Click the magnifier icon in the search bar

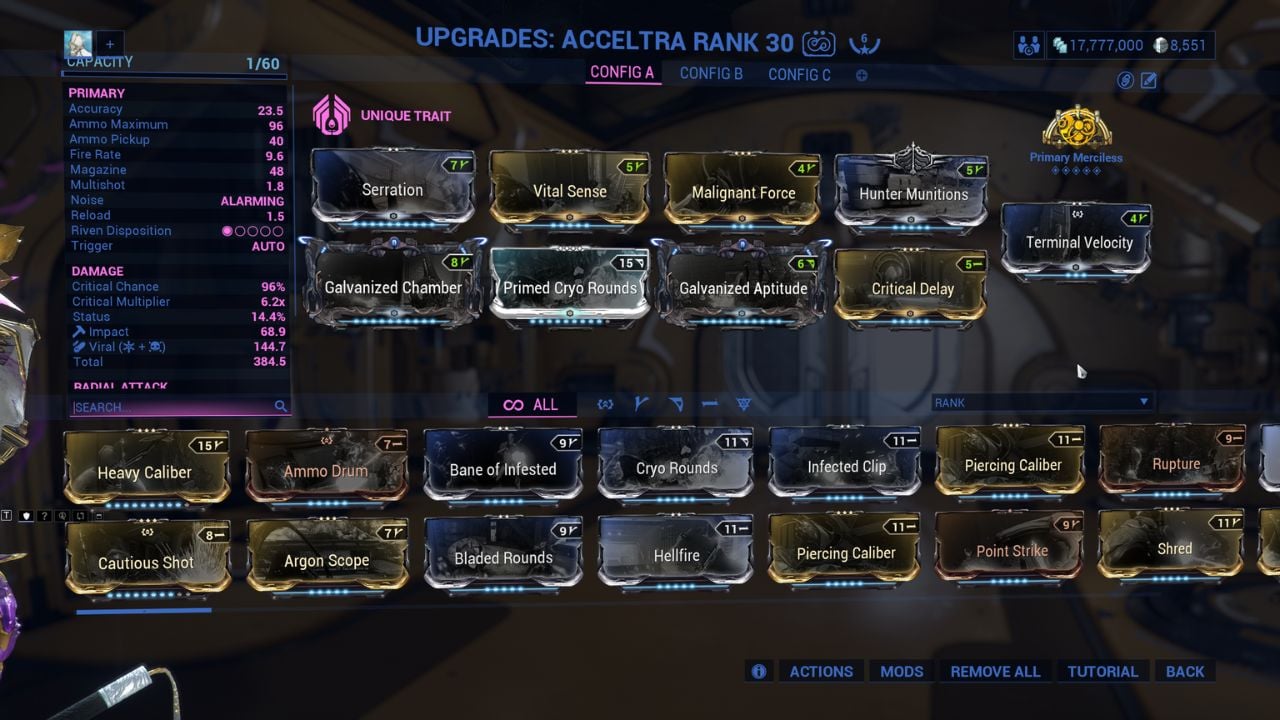[281, 407]
